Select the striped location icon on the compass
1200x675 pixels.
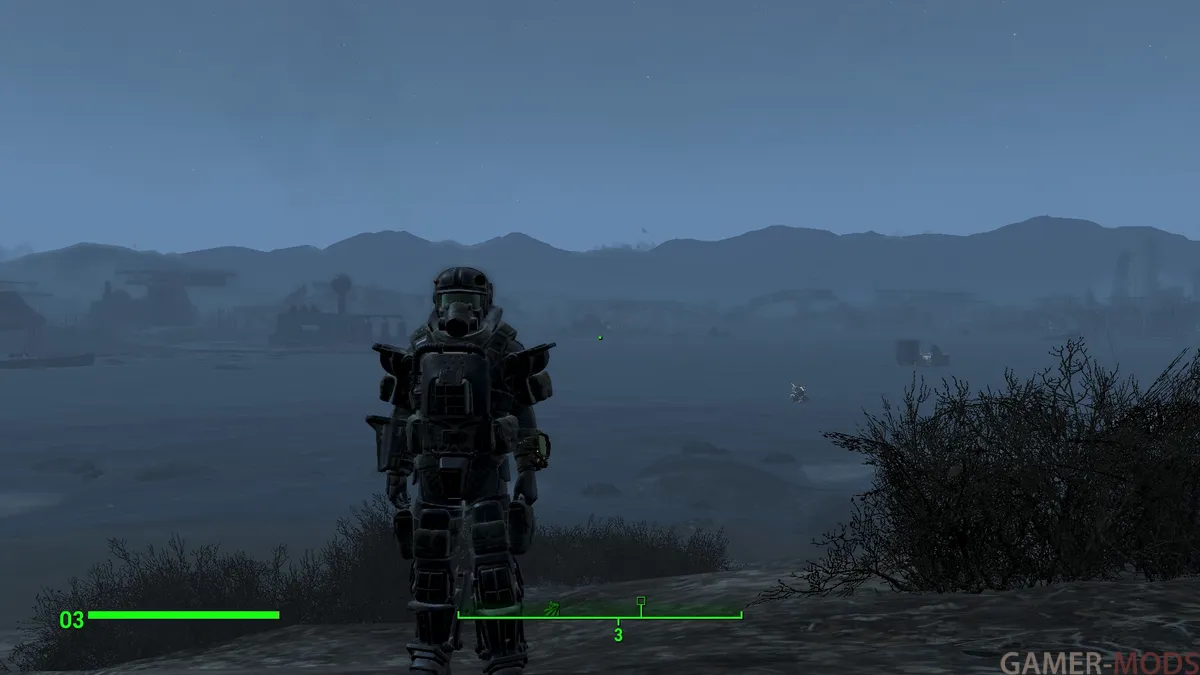pos(551,606)
